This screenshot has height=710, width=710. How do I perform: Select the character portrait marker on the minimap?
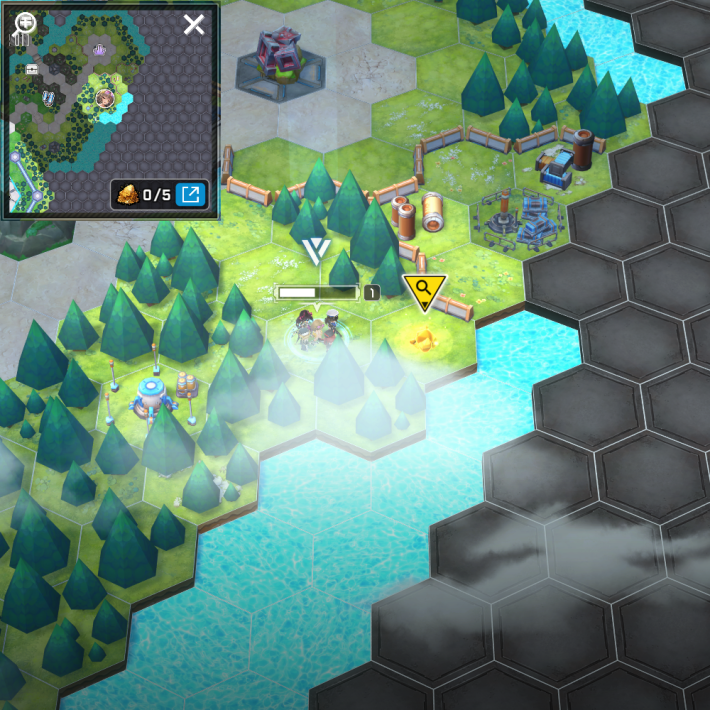tap(104, 98)
